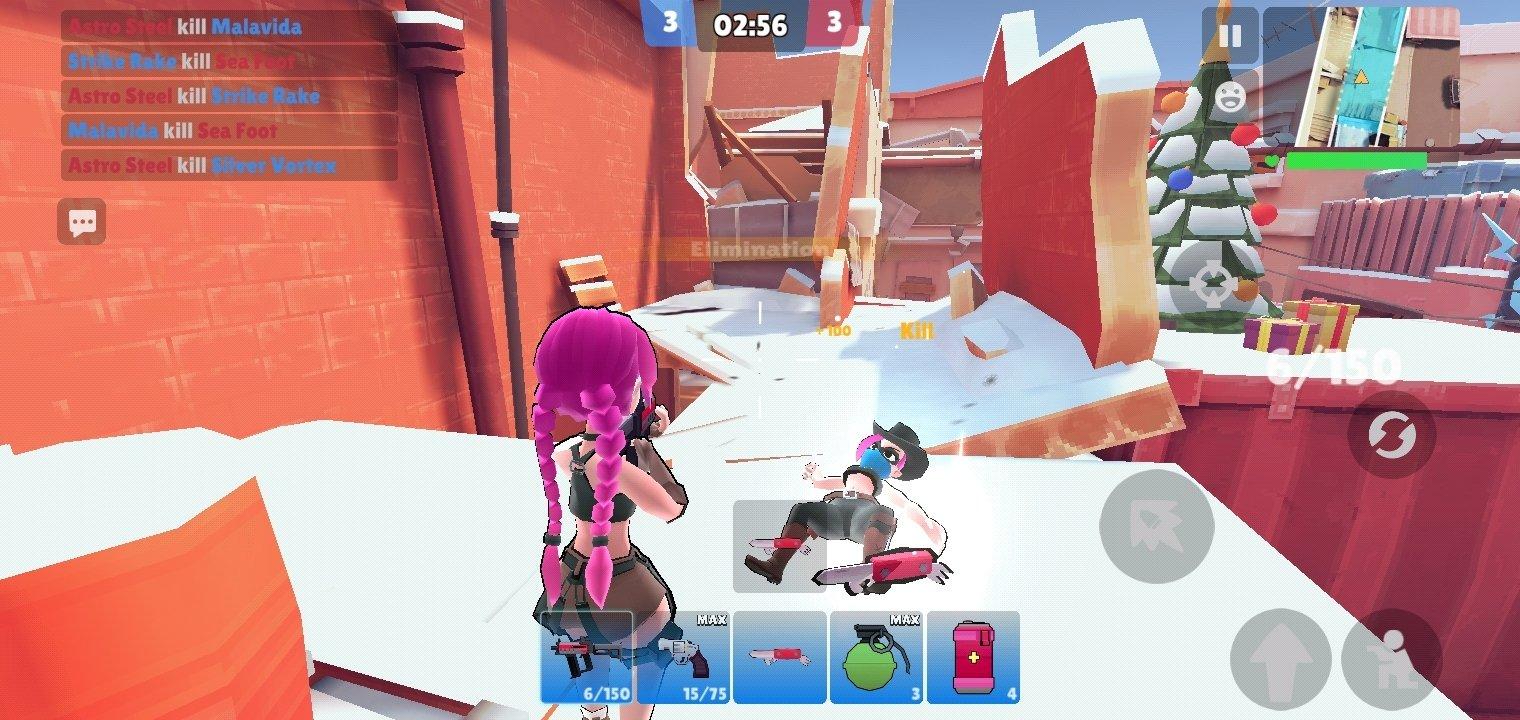Select the assault rifle weapon slot
Screen dimensions: 1520x720
[587, 657]
